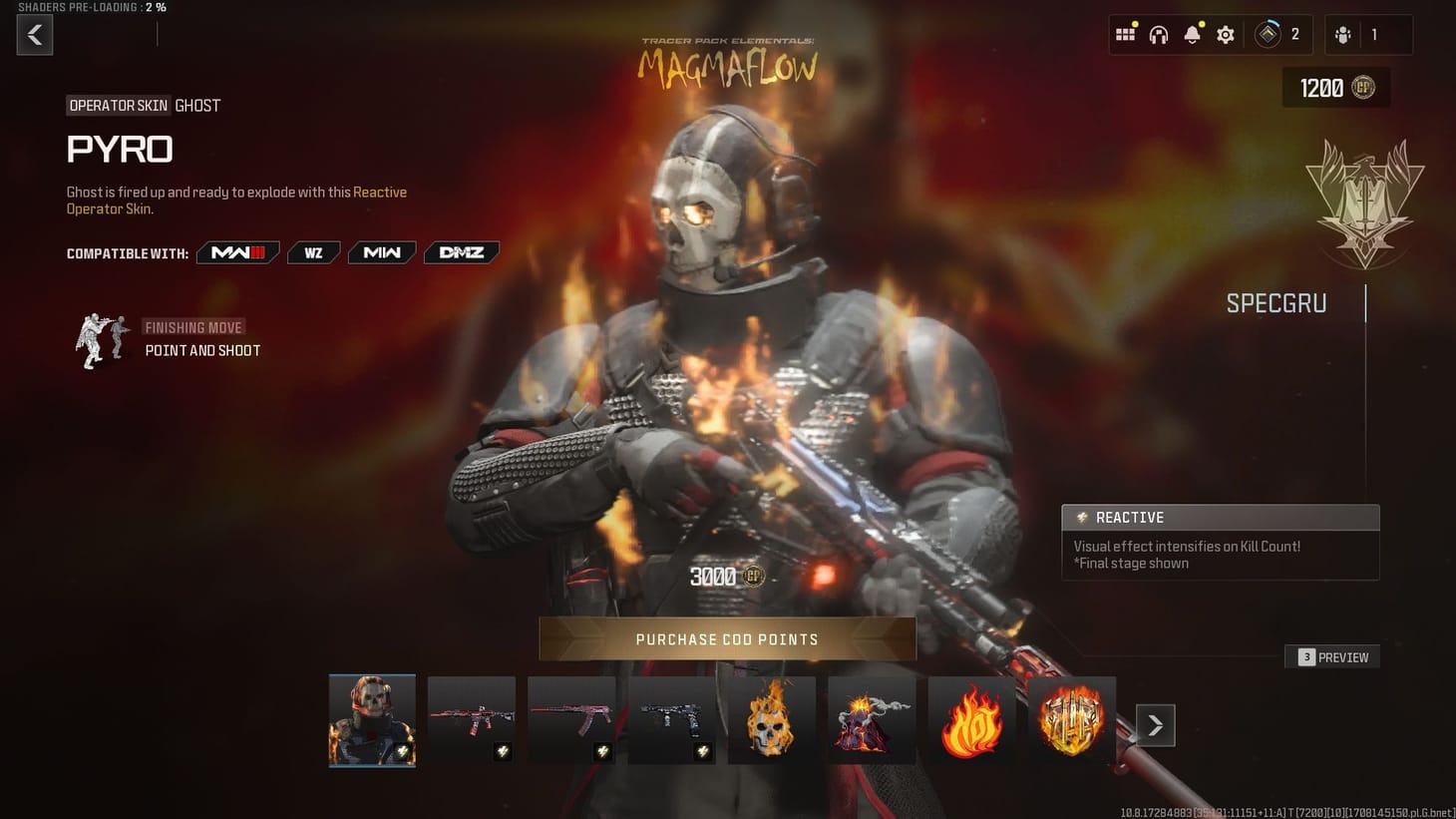Click the Reactive lightning bolt icon
The width and height of the screenshot is (1456, 819).
pyautogui.click(x=1081, y=517)
